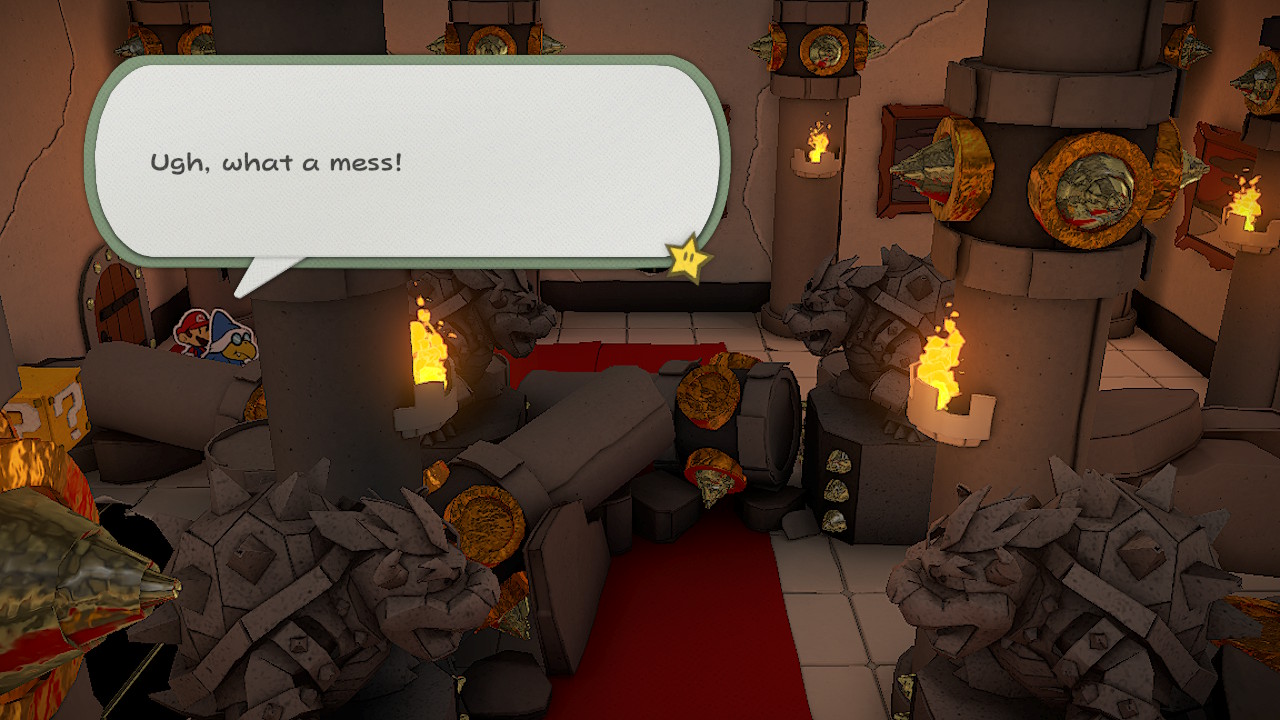Select the yellow star prompt on dialogue bubble
This screenshot has height=720, width=1280.
point(686,258)
